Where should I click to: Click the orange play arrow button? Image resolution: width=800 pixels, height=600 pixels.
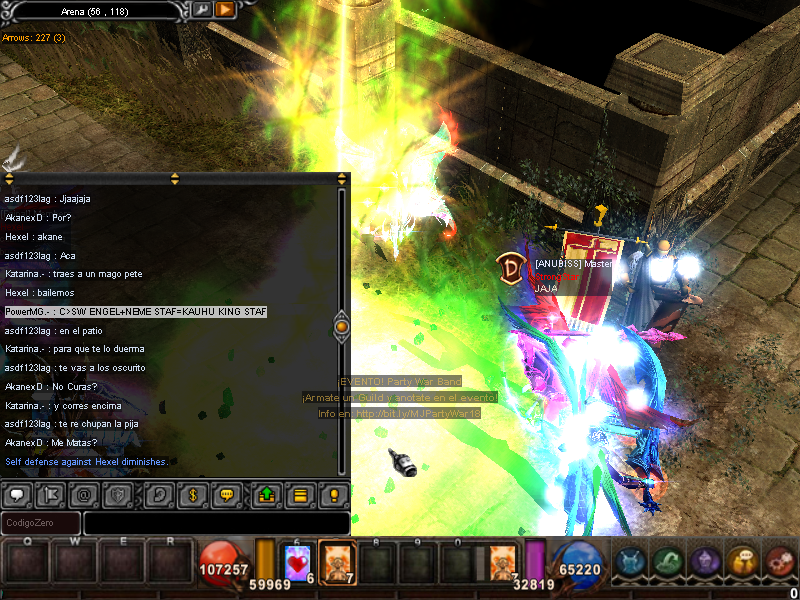tap(225, 9)
